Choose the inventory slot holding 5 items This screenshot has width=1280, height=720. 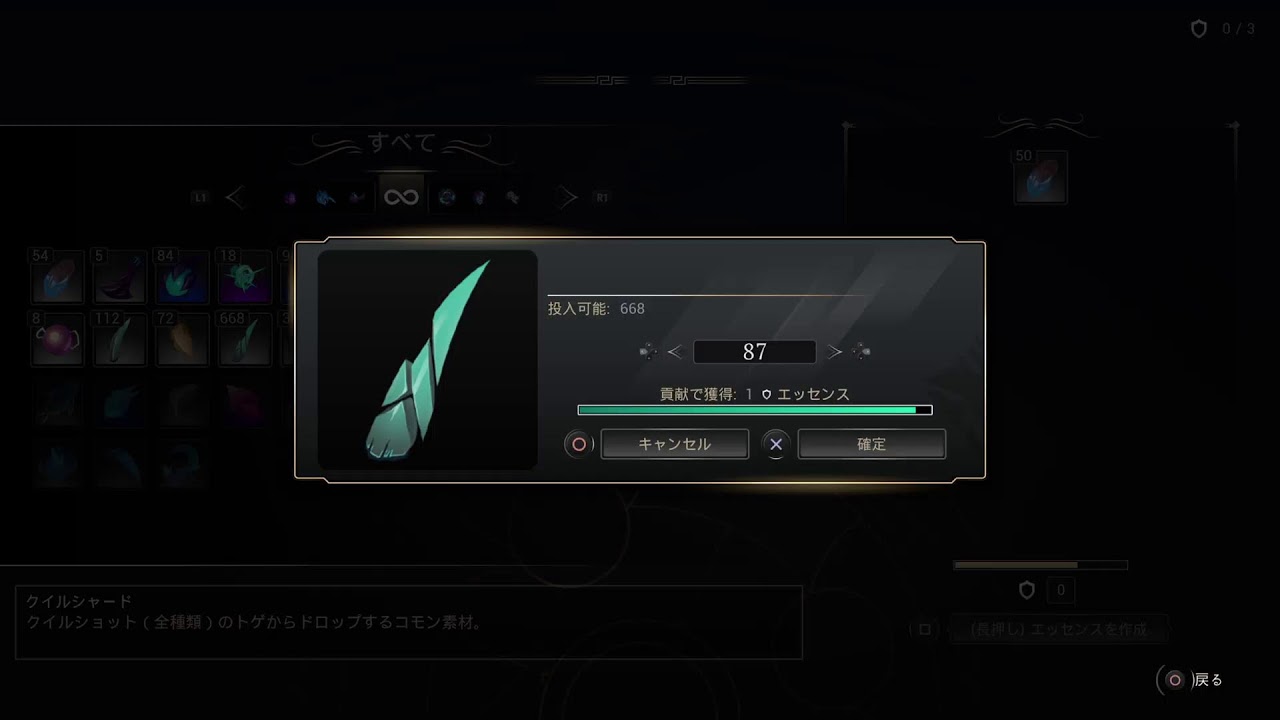tap(119, 277)
